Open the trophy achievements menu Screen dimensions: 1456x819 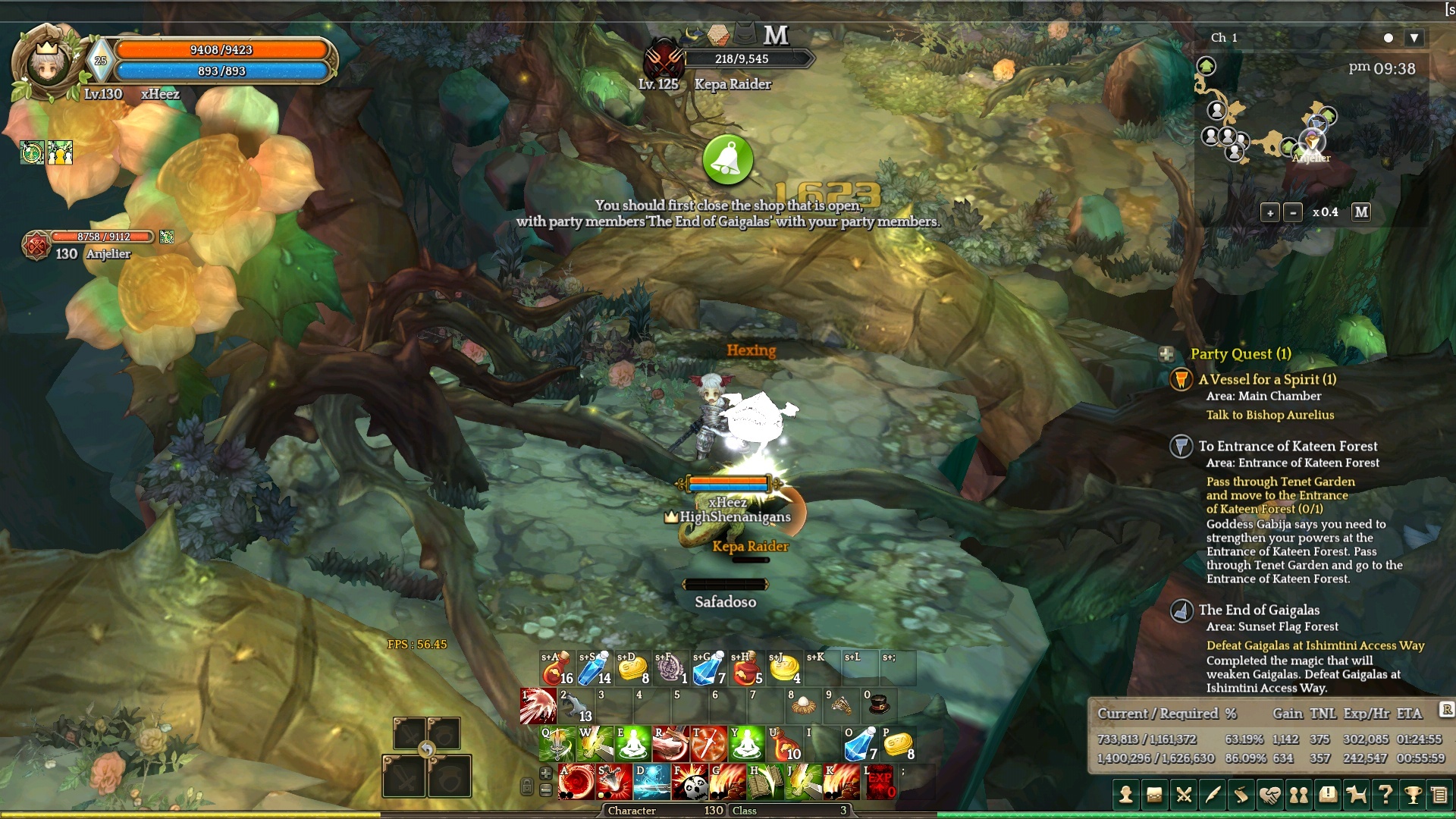pos(1413,795)
